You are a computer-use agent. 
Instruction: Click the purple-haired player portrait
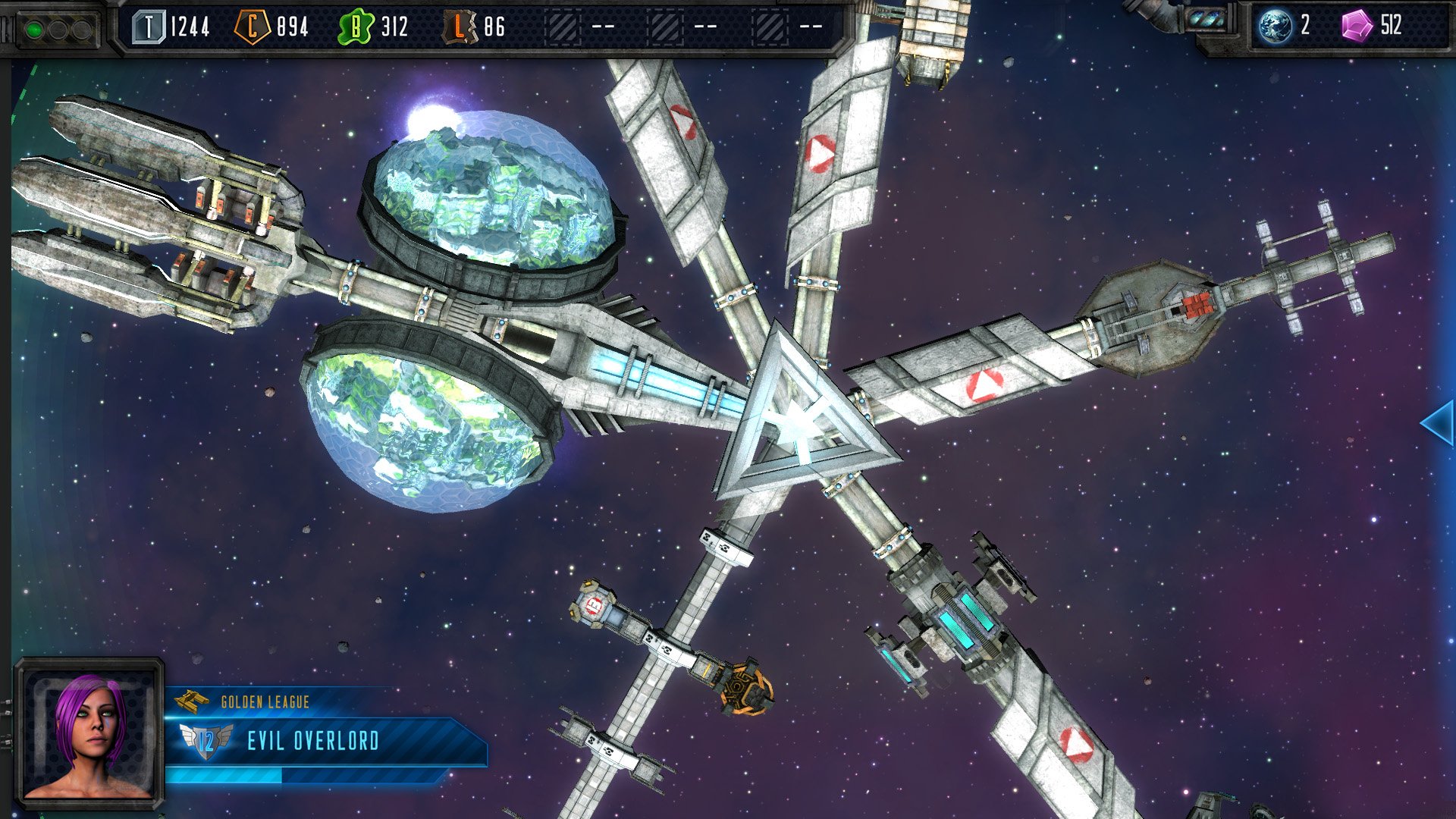pyautogui.click(x=89, y=732)
